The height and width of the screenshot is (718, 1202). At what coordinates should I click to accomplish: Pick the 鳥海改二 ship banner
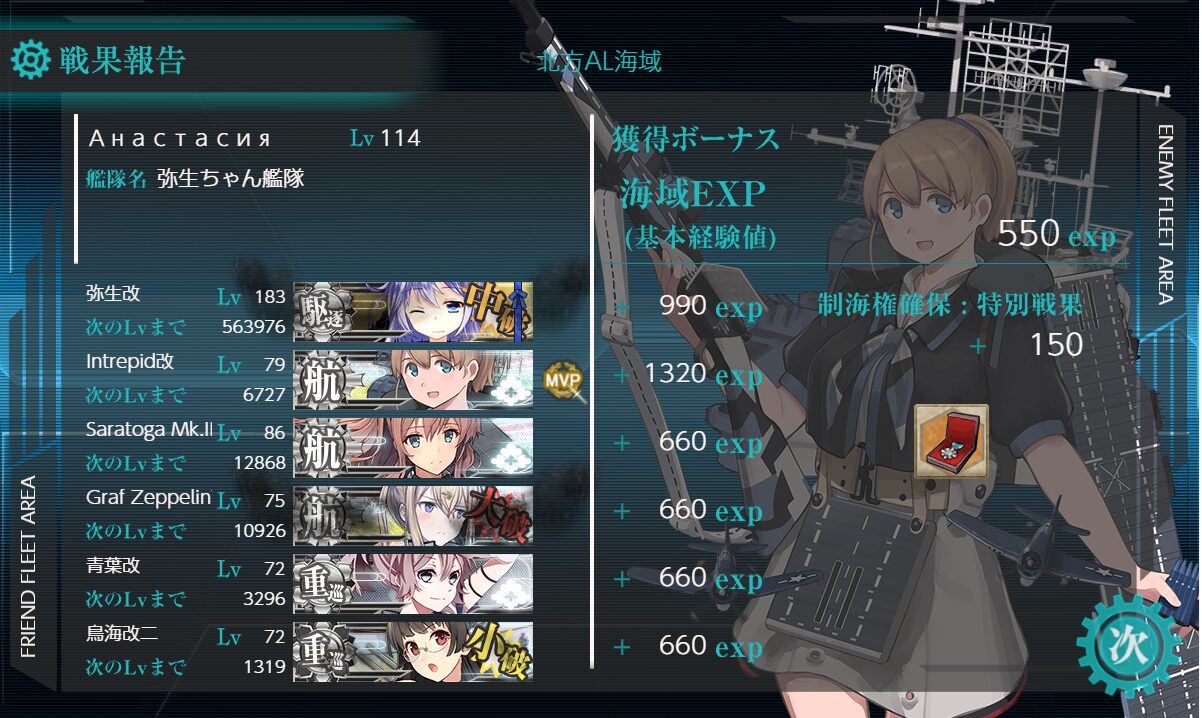pos(412,651)
